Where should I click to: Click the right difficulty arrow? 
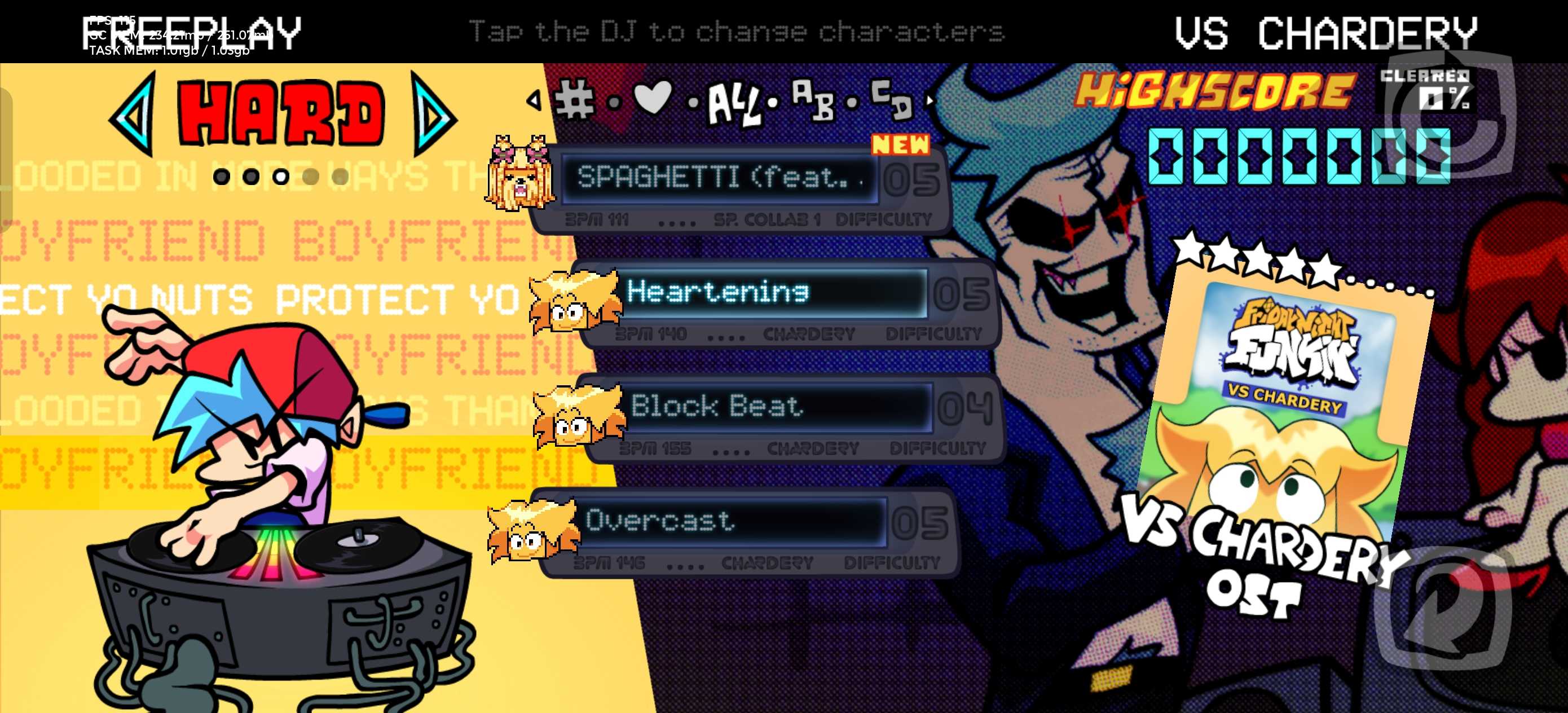(x=433, y=114)
